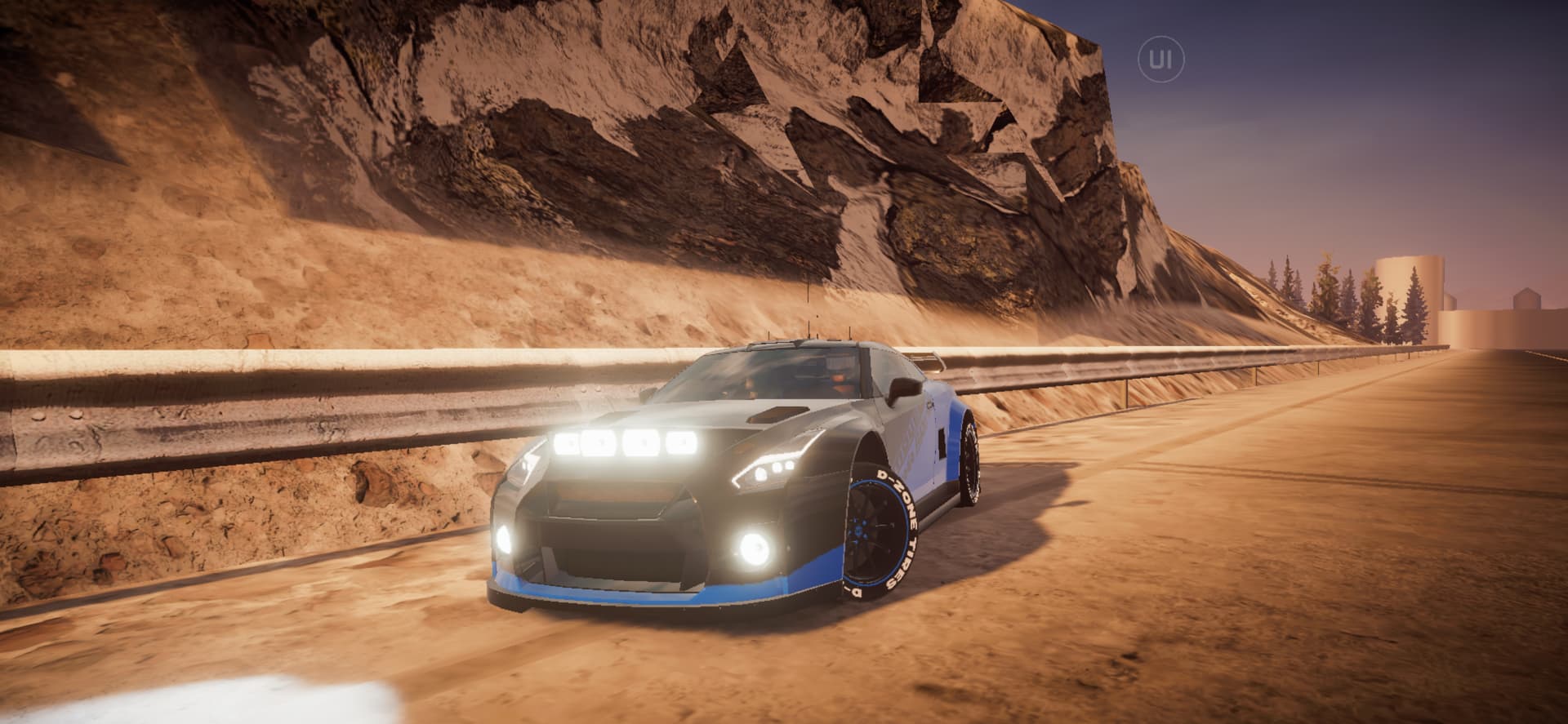Toggle the circular UI button
This screenshot has height=724, width=1568.
1160,59
